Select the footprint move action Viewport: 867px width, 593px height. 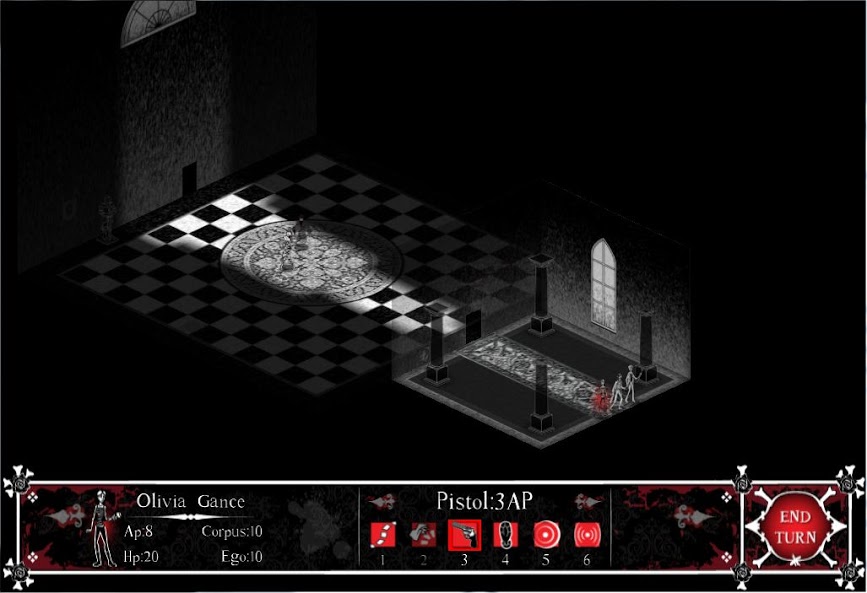click(505, 534)
